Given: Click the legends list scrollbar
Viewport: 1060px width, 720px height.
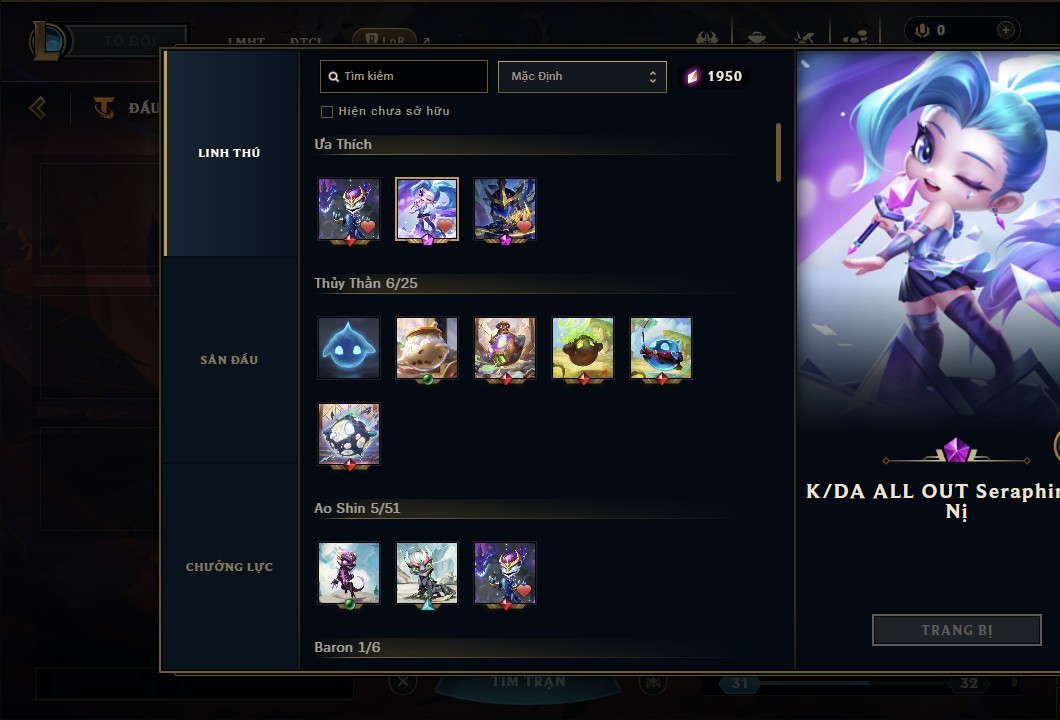Looking at the screenshot, I should [778, 152].
